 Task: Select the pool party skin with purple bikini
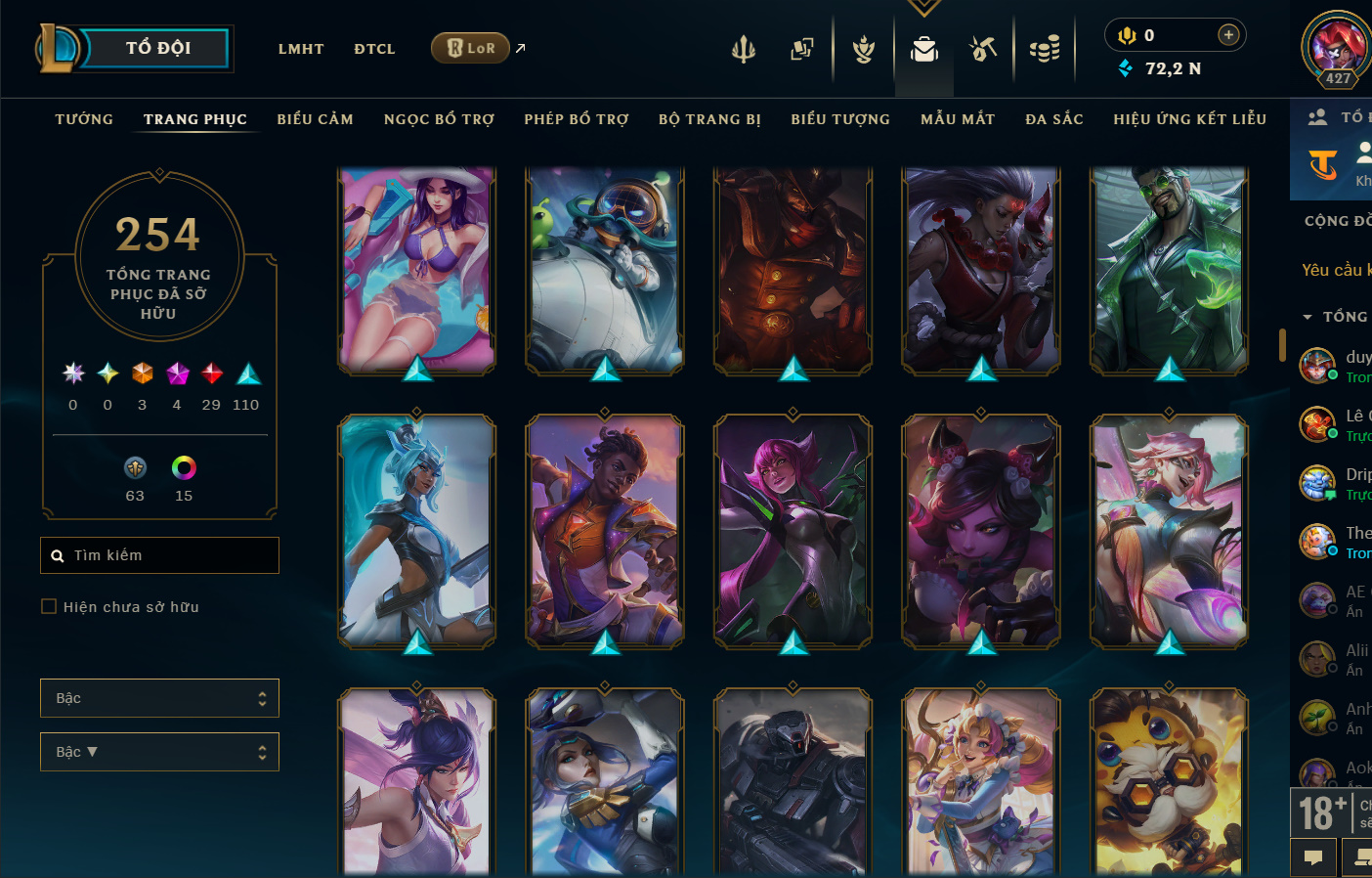pyautogui.click(x=417, y=269)
